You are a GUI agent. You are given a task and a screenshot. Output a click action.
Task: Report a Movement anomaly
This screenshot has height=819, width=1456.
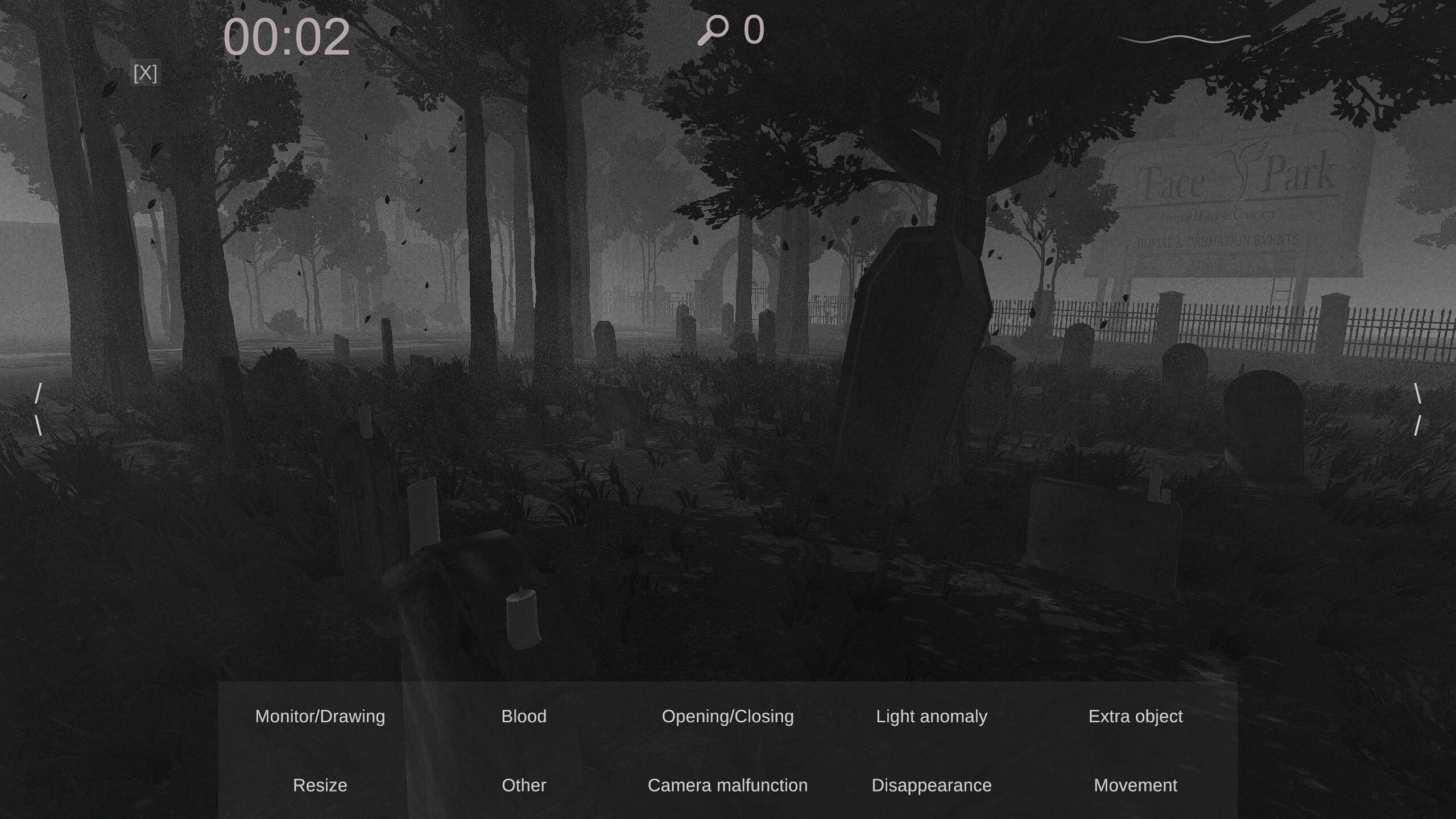(x=1135, y=785)
